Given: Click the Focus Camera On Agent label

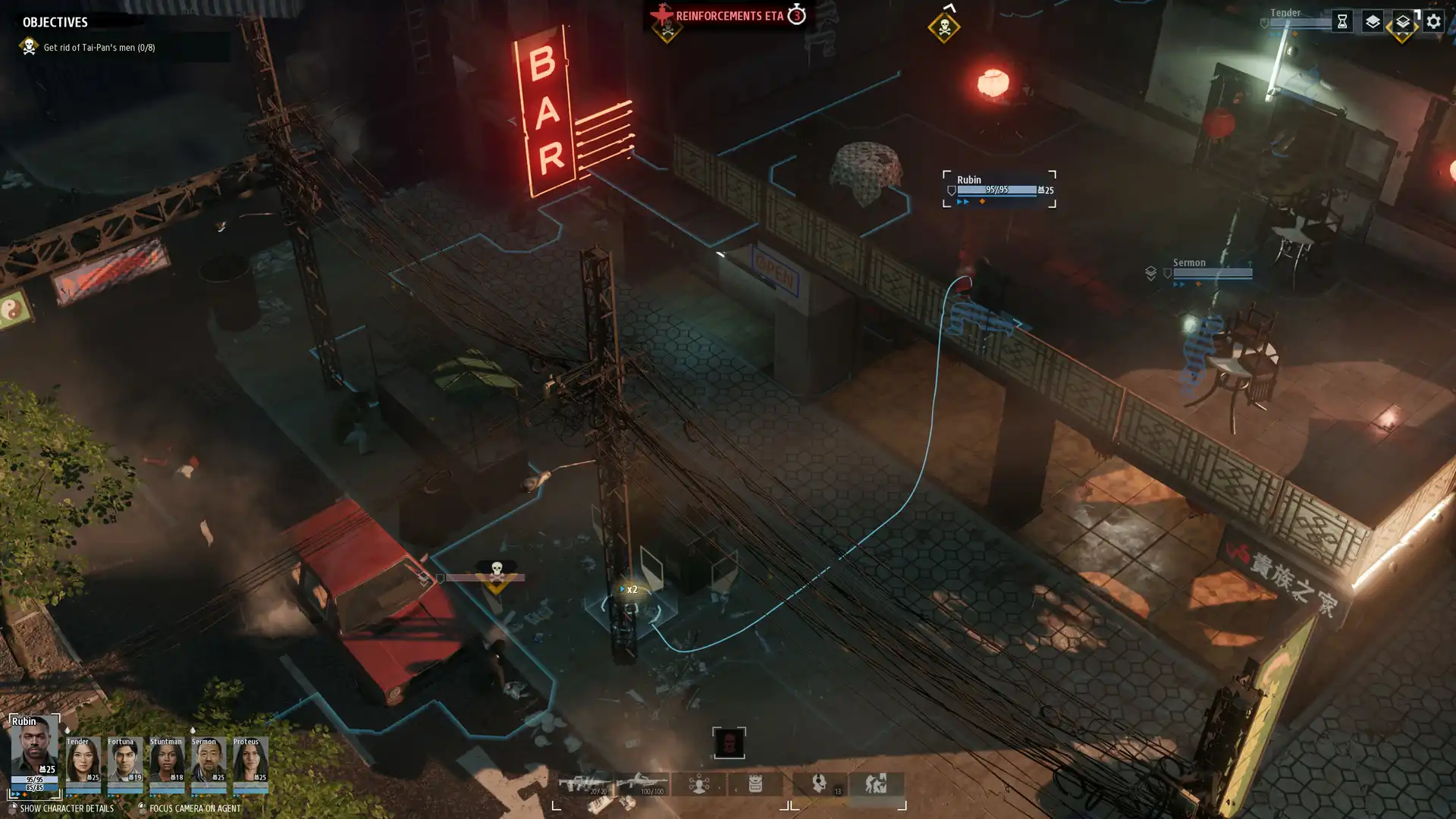Looking at the screenshot, I should (196, 810).
